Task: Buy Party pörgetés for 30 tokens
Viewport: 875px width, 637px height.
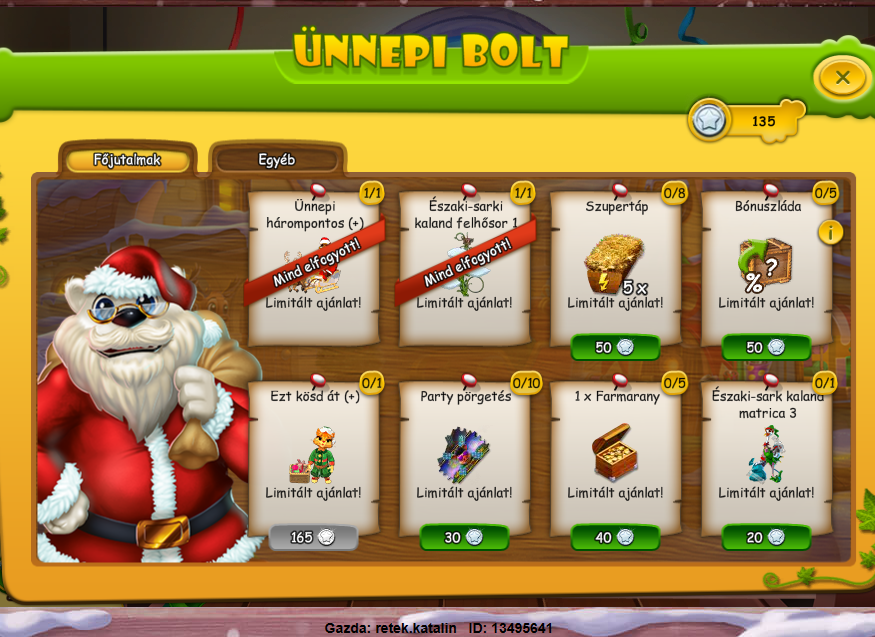Action: click(464, 537)
